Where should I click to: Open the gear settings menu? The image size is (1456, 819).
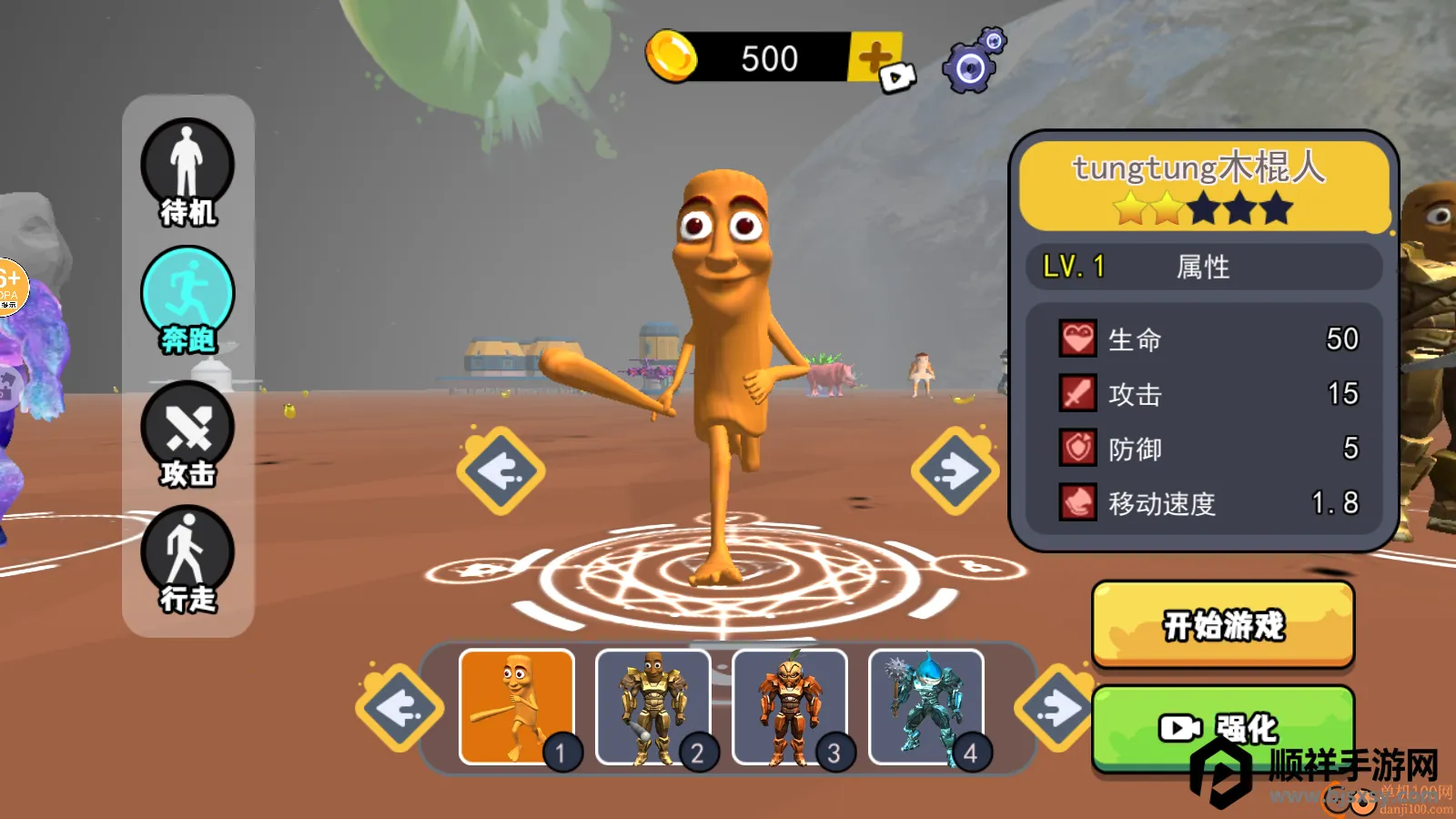coord(973,62)
